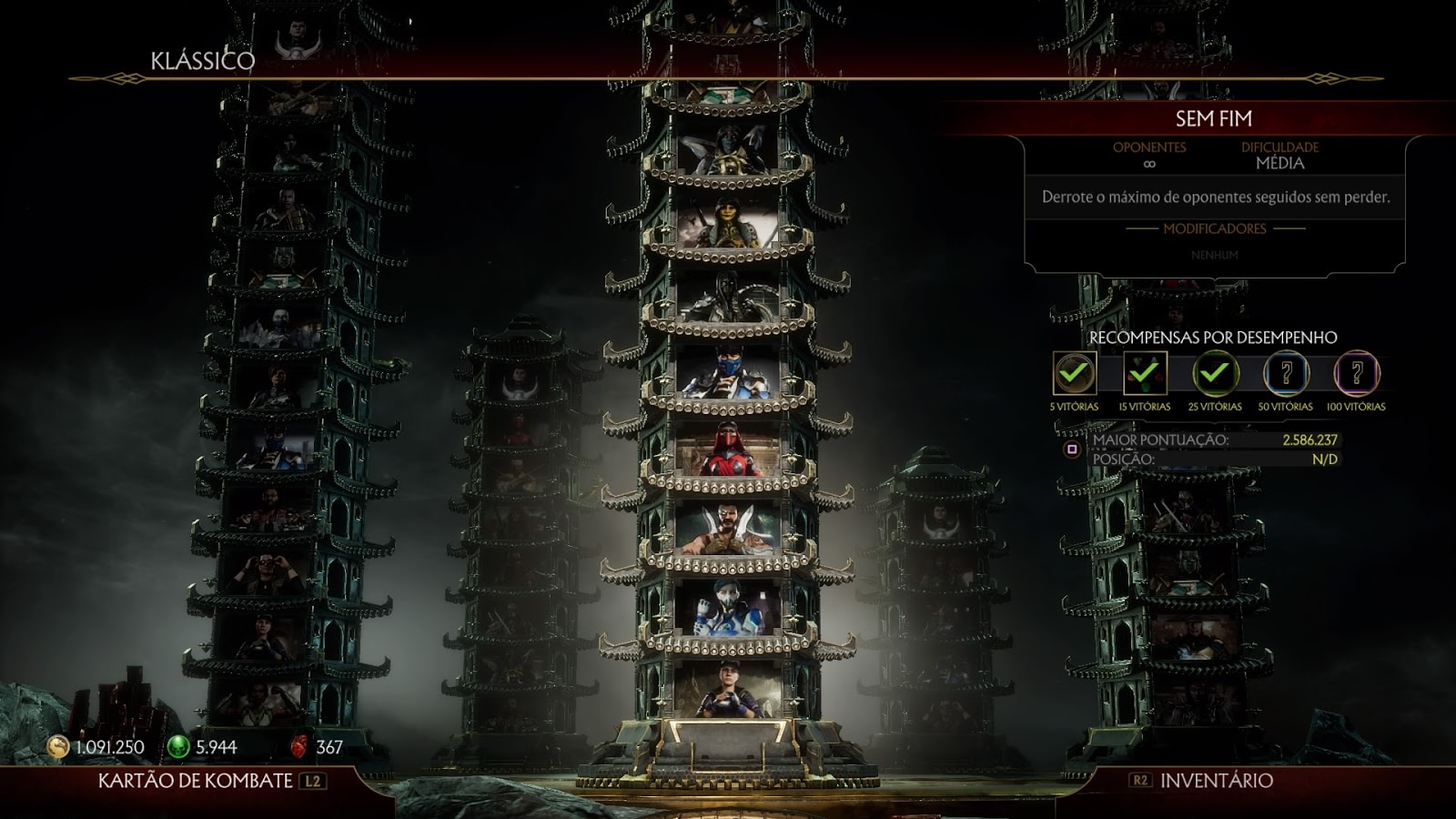Viewport: 1456px width, 819px height.
Task: View the Maior Pontuação leaderboard row
Action: tap(1214, 440)
